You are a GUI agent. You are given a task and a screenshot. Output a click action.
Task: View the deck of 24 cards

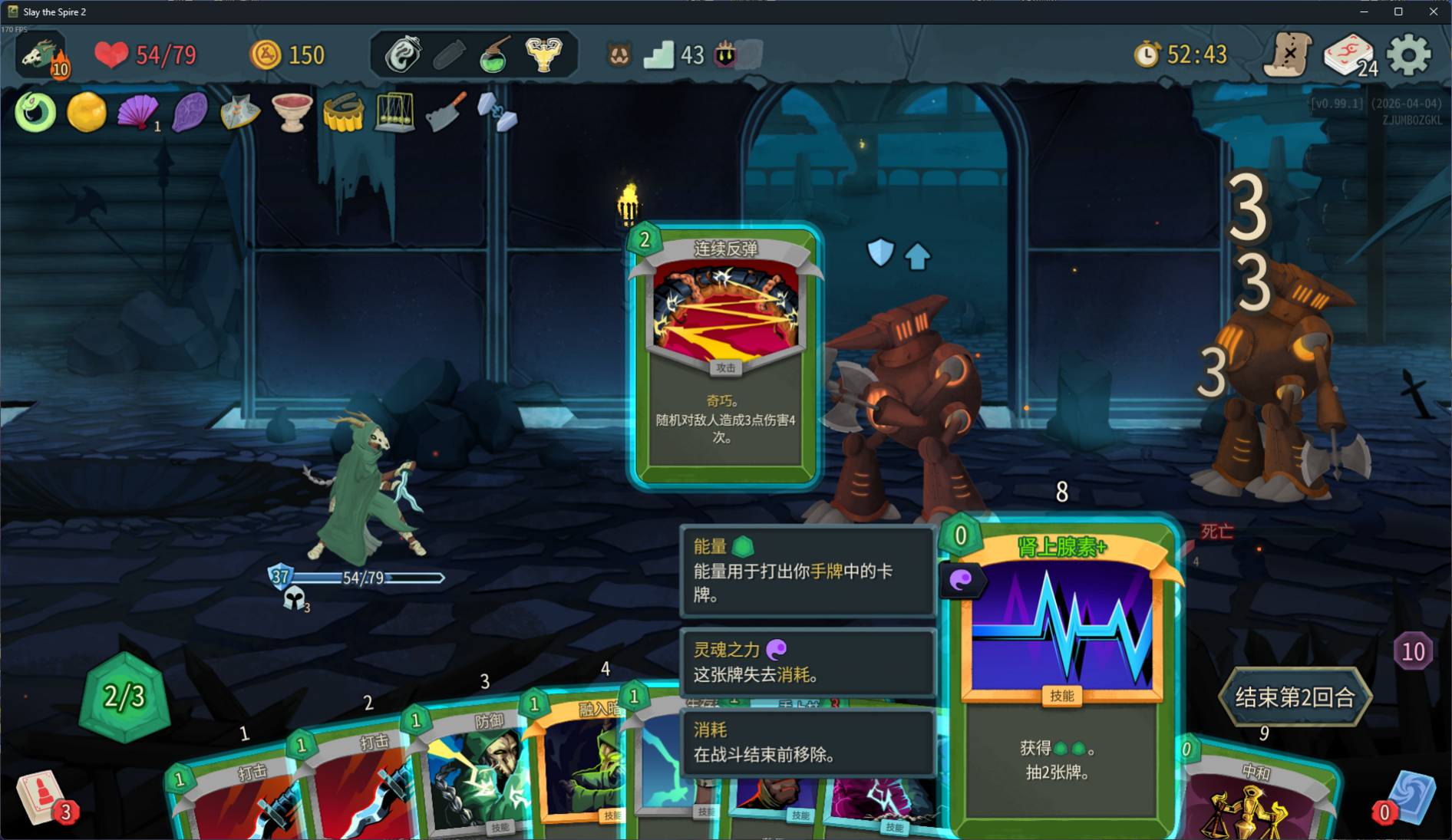click(1349, 55)
